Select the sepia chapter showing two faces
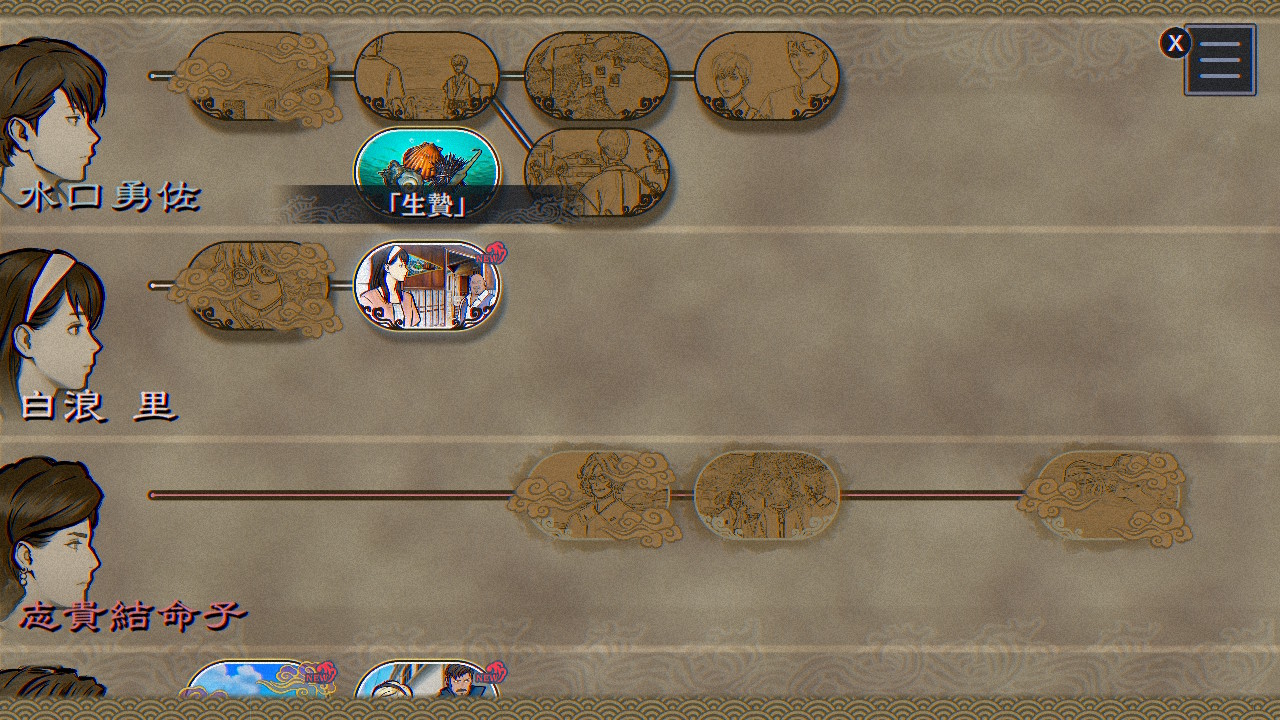Image resolution: width=1280 pixels, height=720 pixels. 767,76
